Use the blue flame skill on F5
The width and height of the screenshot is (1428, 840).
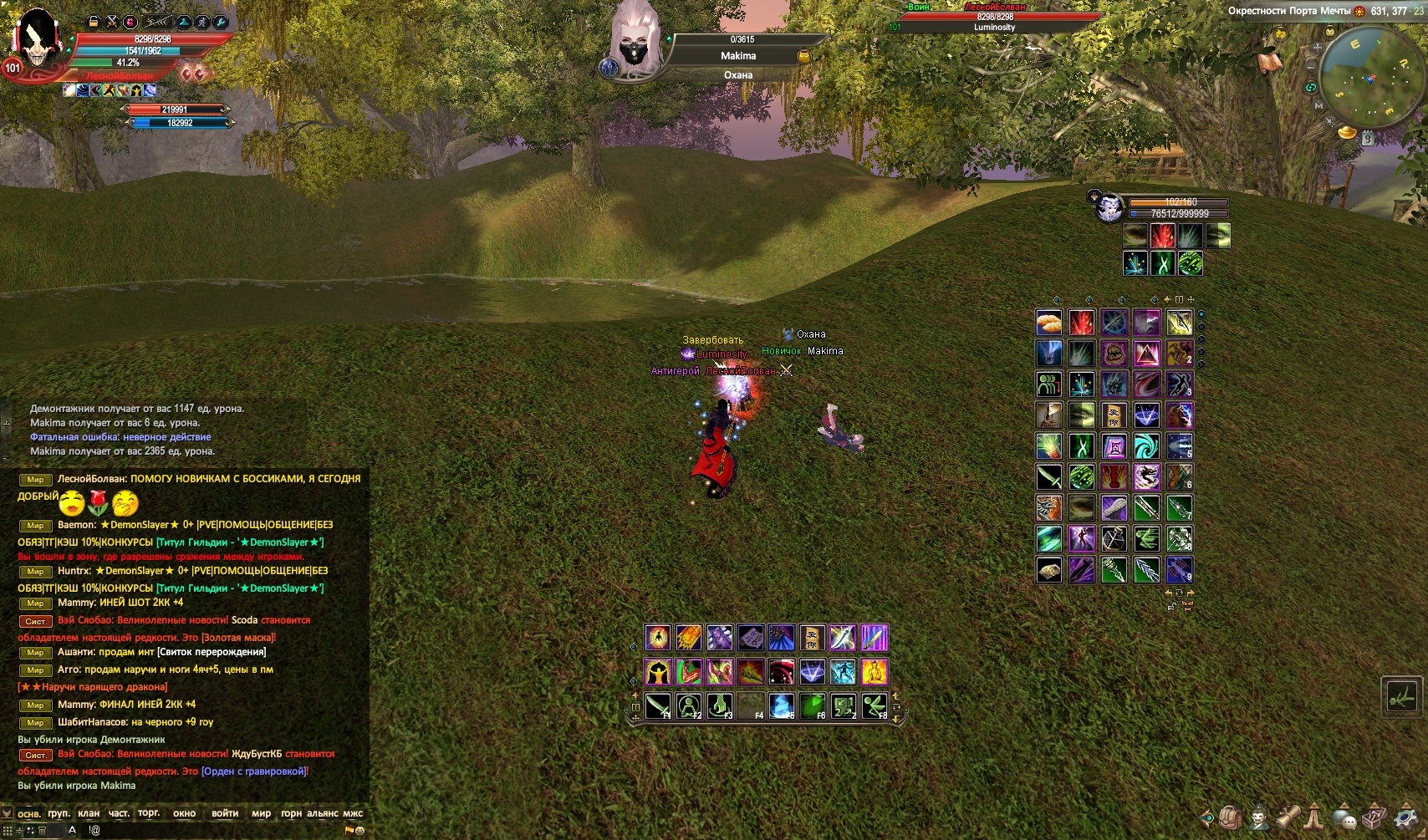pyautogui.click(x=781, y=706)
